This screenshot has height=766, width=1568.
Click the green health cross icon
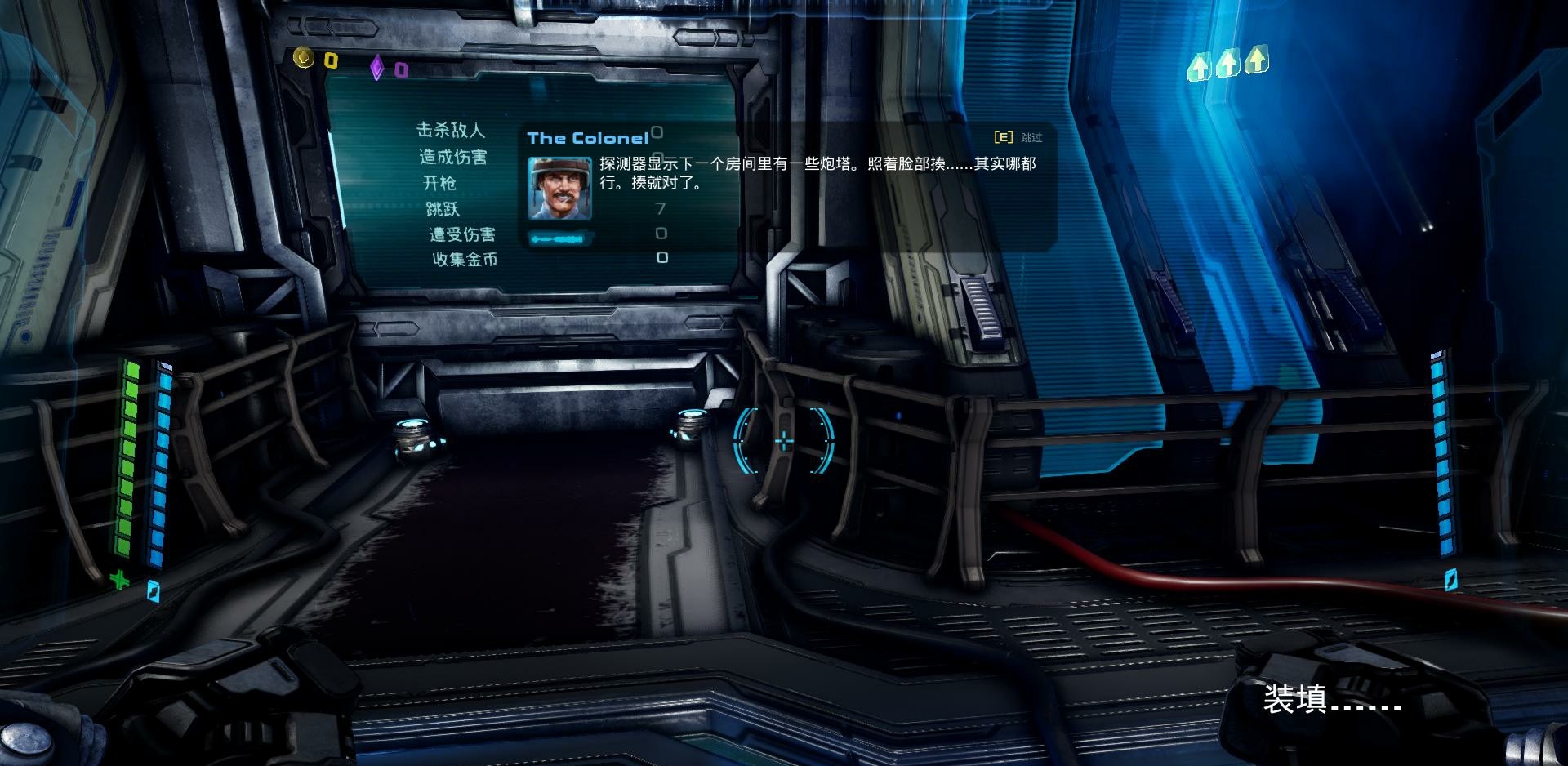point(120,580)
